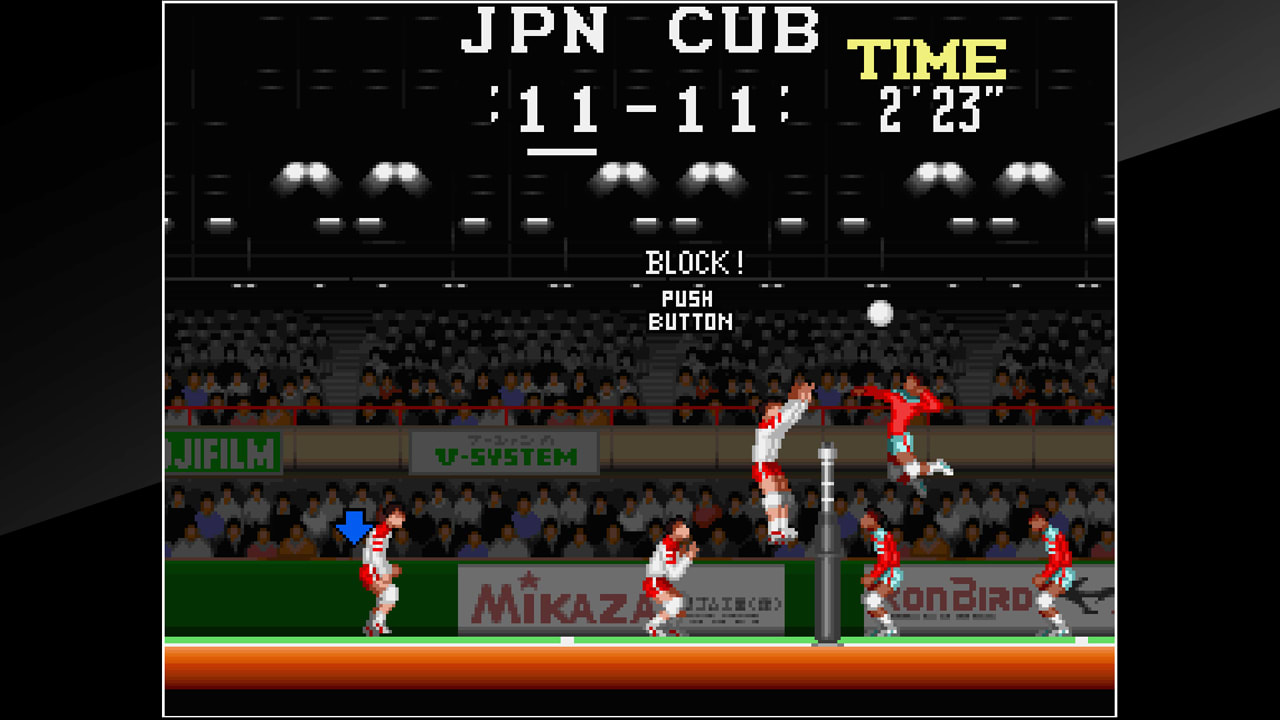The width and height of the screenshot is (1280, 720).
Task: Click the volleyball in the air
Action: tap(879, 313)
